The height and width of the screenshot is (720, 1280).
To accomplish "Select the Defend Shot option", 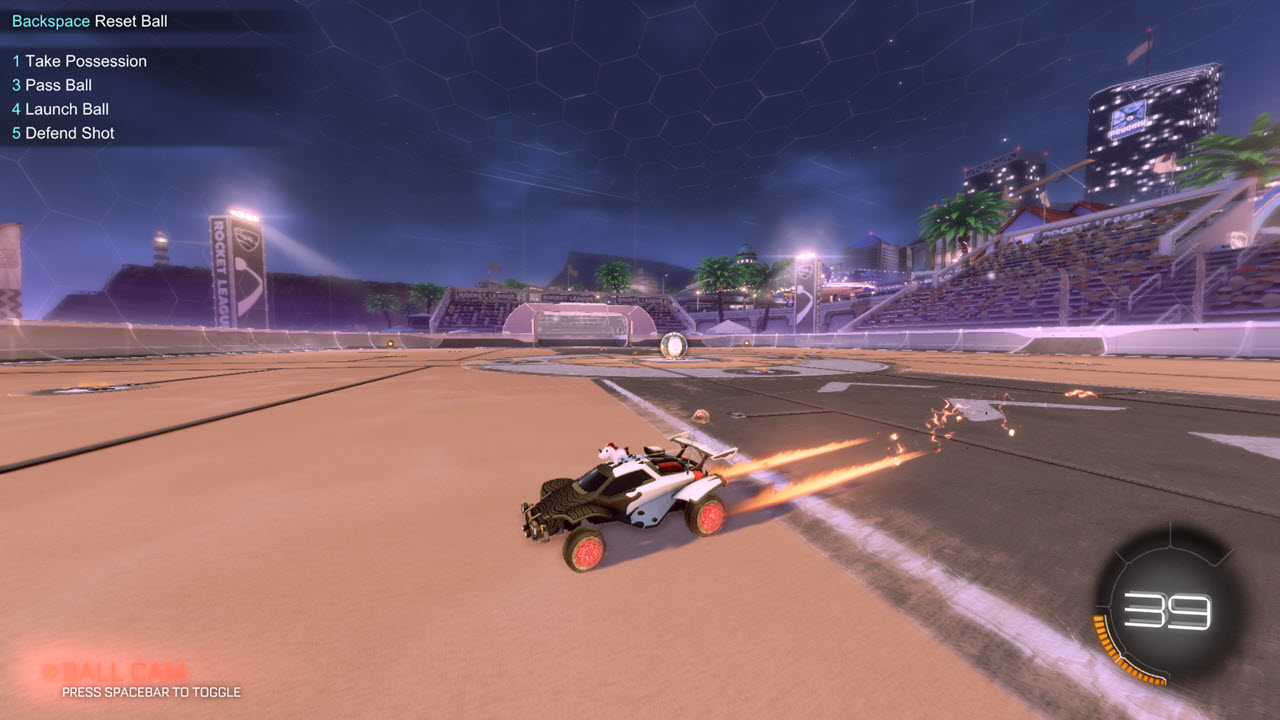I will coord(64,133).
